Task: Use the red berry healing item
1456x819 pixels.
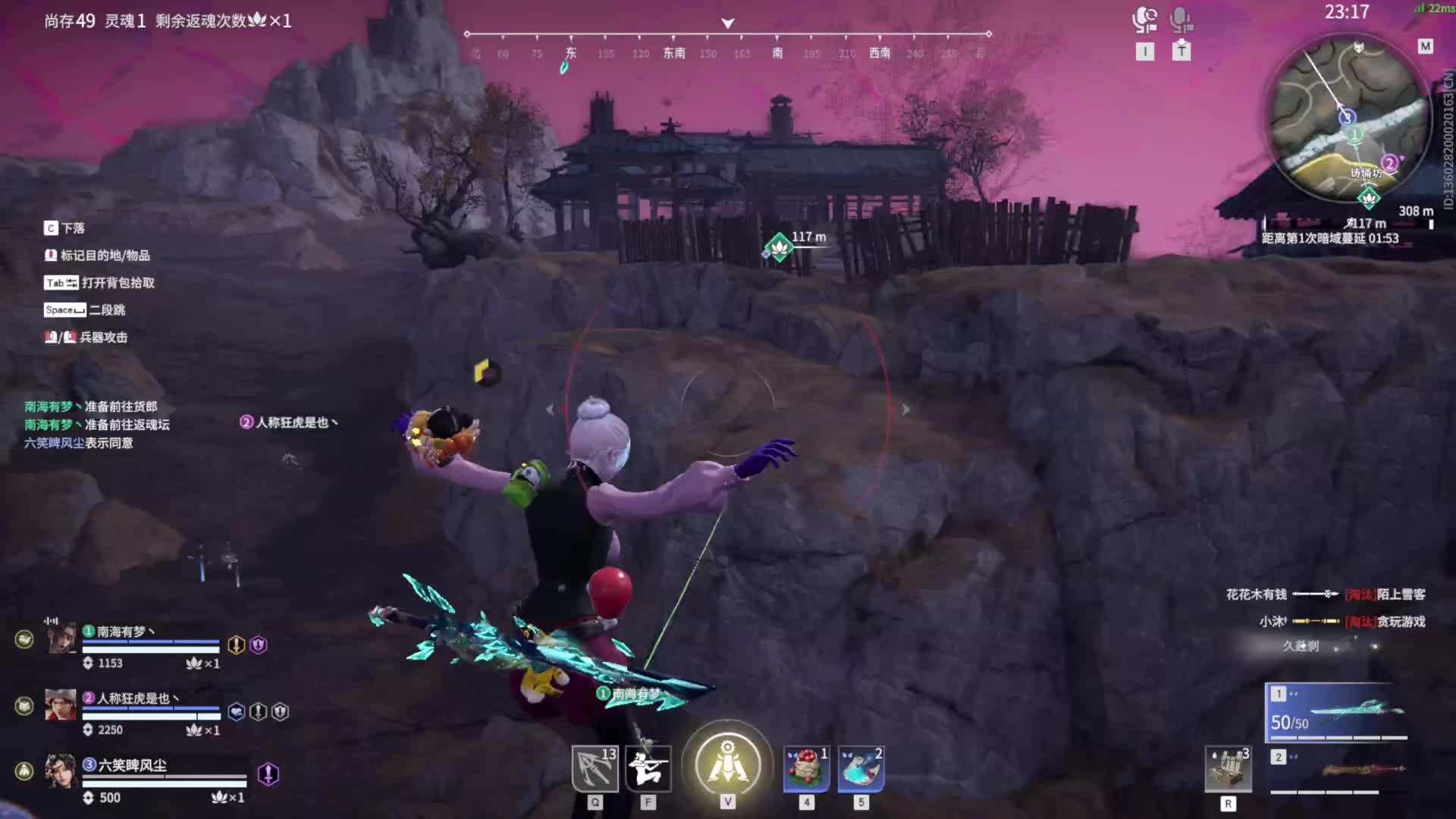Action: click(806, 768)
